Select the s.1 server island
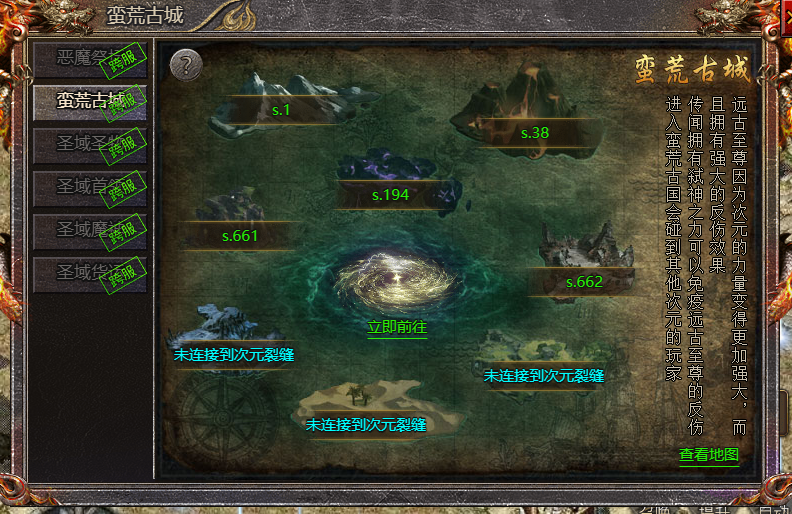 [x=281, y=110]
